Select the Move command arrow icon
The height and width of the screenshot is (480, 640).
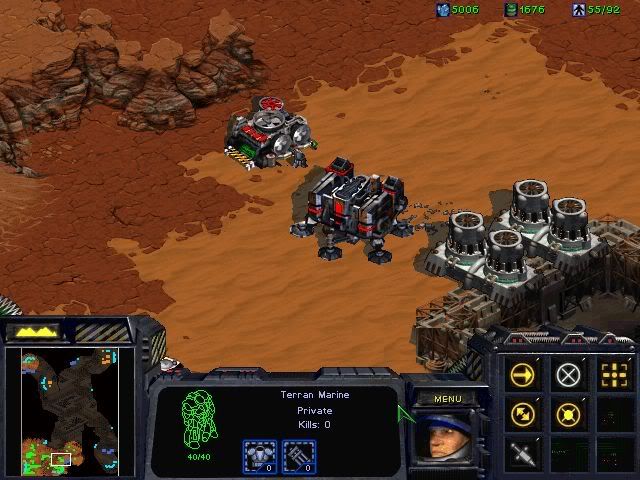click(522, 375)
